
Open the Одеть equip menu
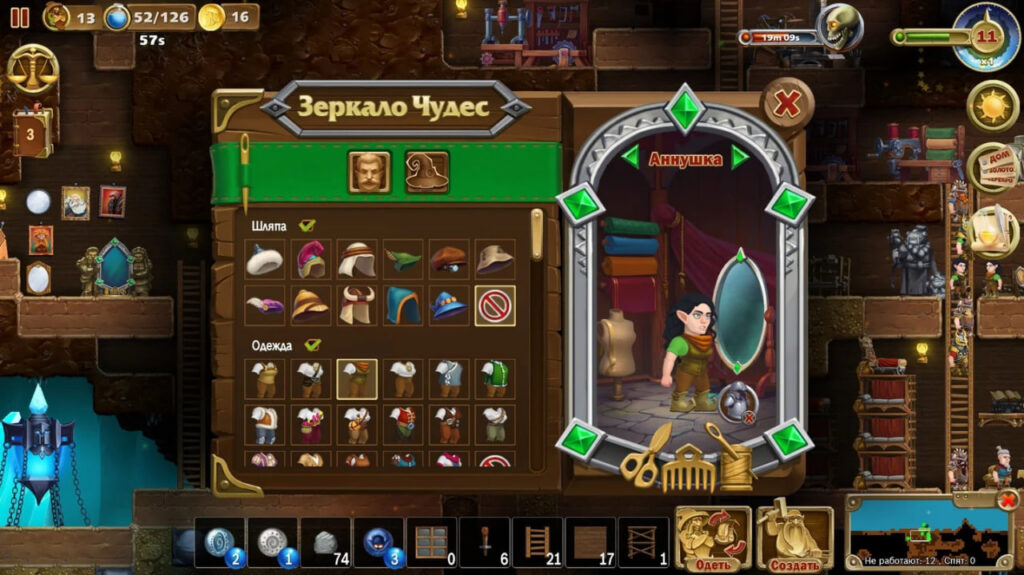pos(713,539)
